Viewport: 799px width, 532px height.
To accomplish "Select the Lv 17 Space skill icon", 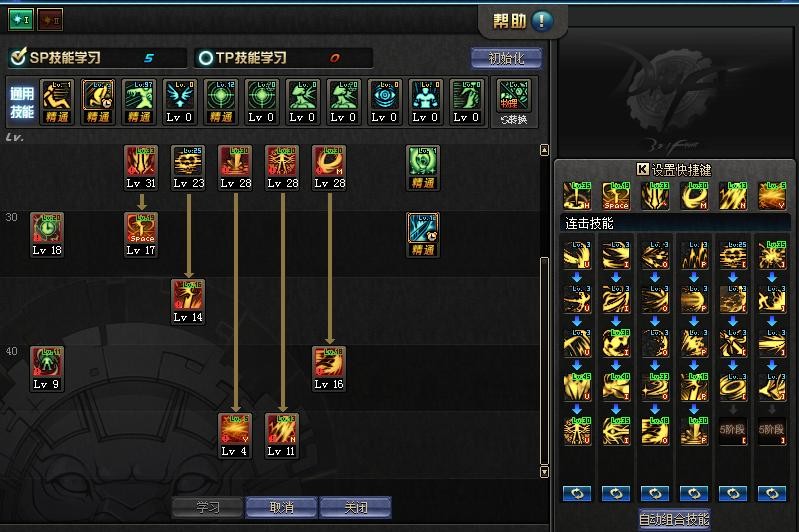I will tap(140, 228).
